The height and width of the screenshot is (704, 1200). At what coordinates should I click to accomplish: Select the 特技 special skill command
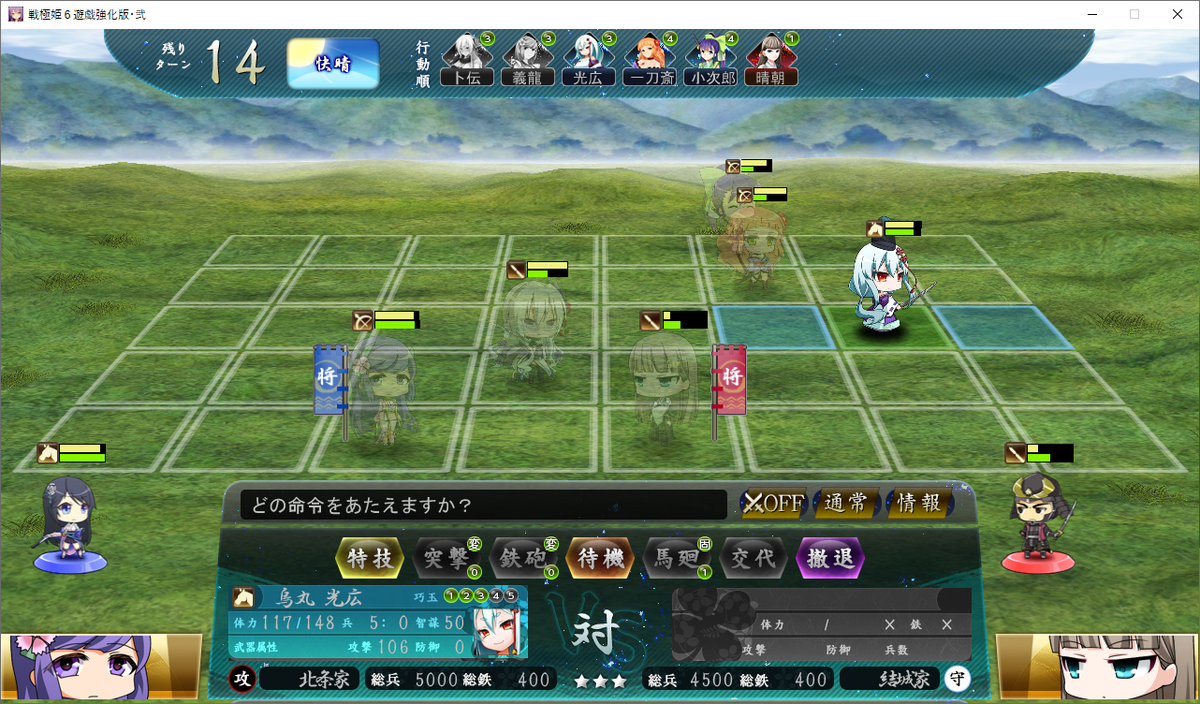(x=370, y=558)
